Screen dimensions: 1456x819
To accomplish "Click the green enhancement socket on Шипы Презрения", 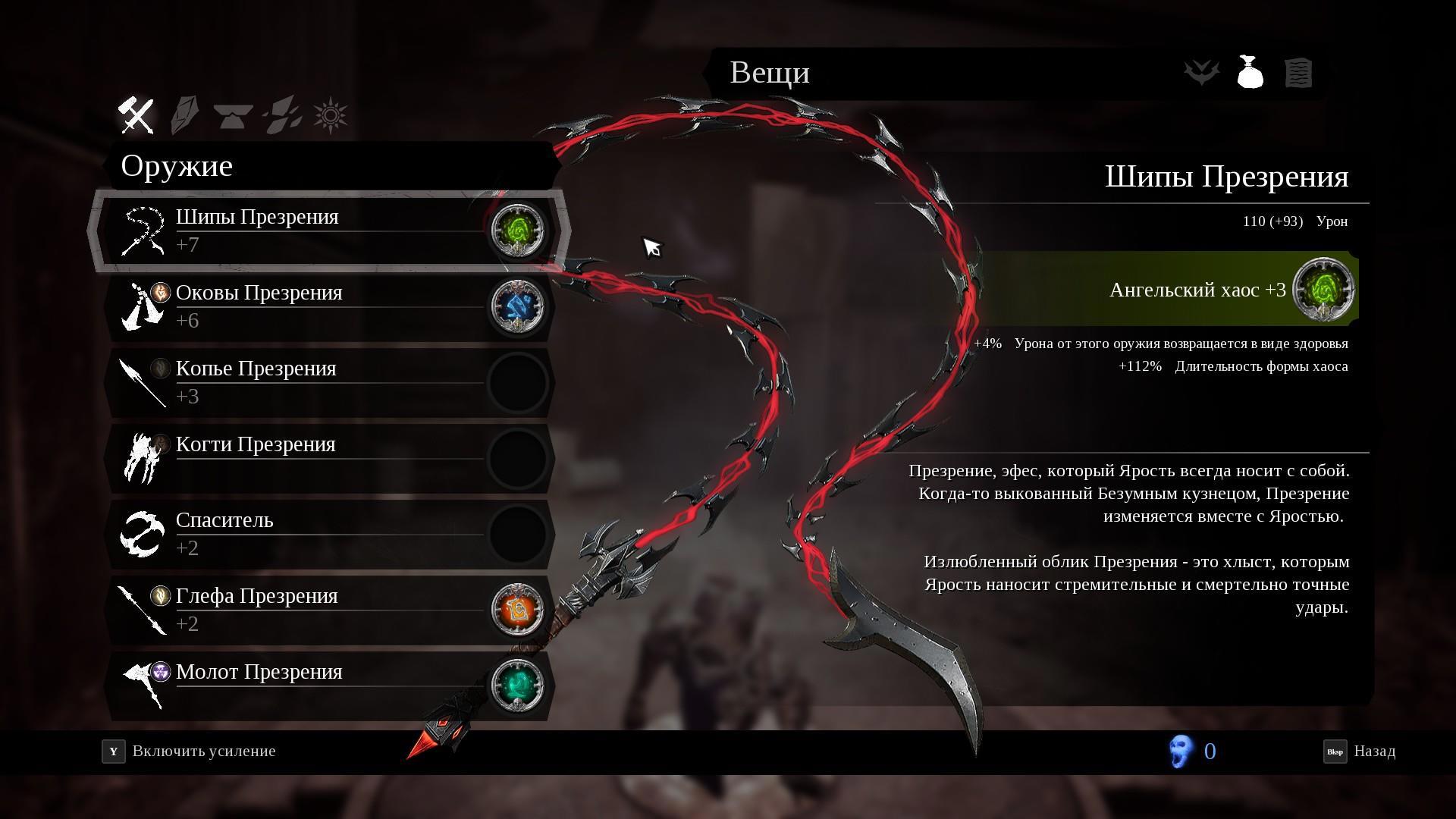I will (x=518, y=230).
